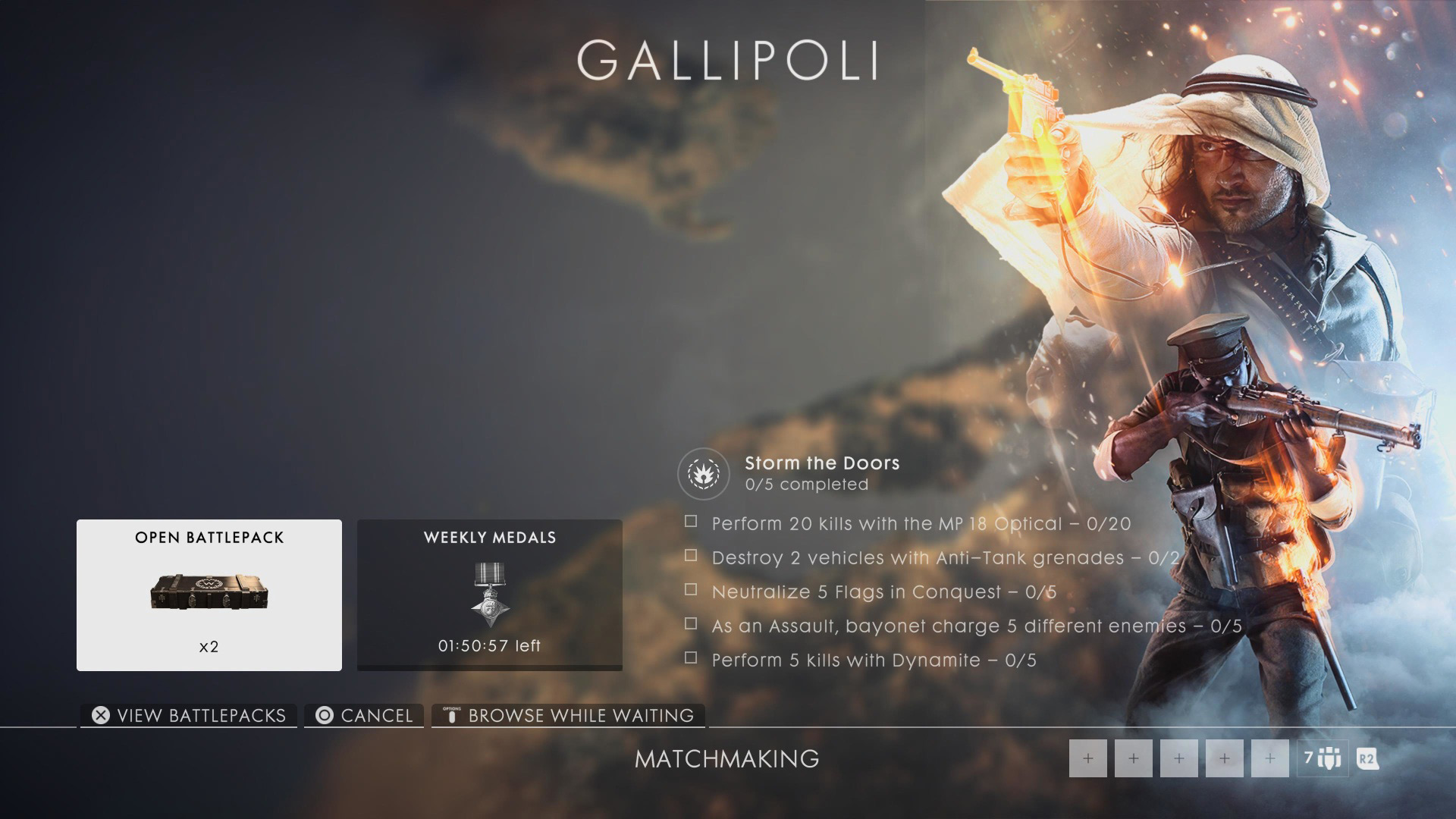Open the Storm the Doors medal
The image size is (1456, 819).
(703, 474)
